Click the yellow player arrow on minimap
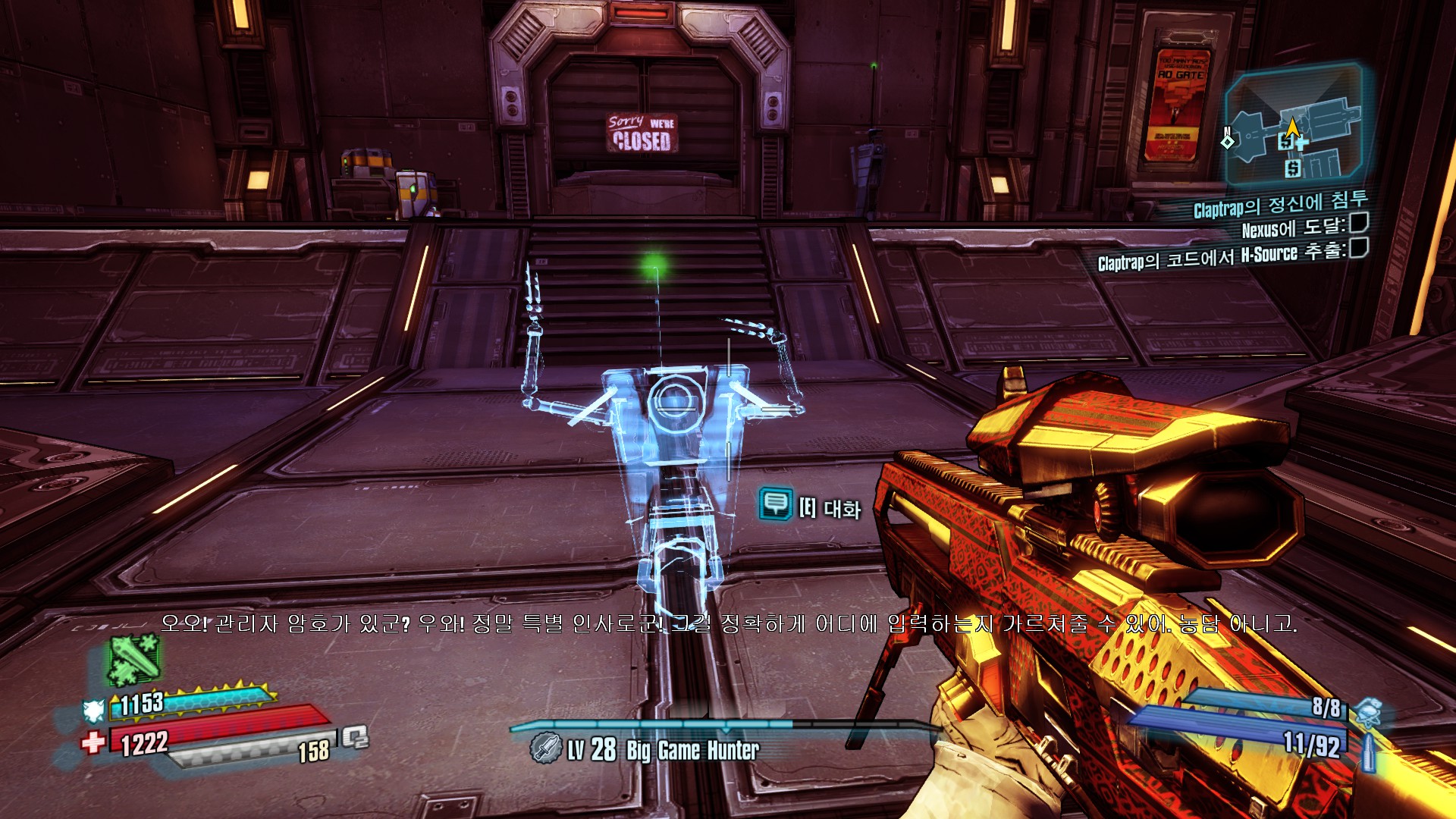 coord(1292,127)
